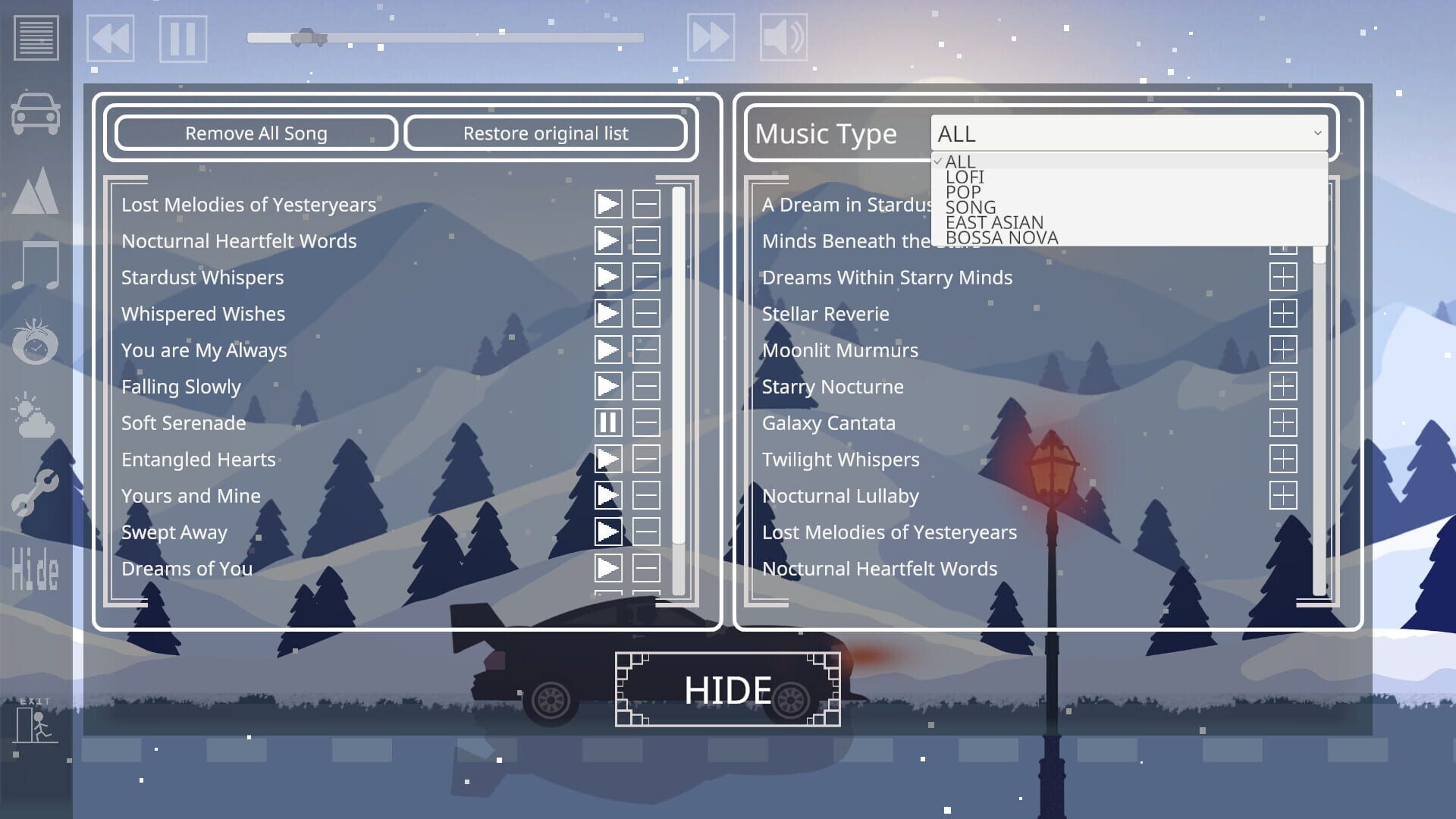The image size is (1456, 819).
Task: Select the car customization icon in the sidebar
Action: pos(35,112)
